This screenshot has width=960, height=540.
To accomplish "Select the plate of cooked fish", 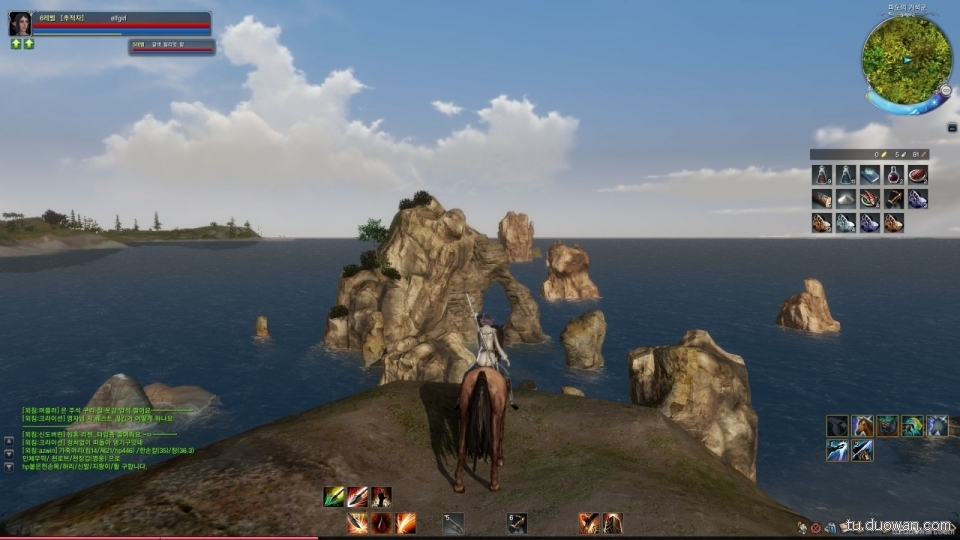I will point(870,199).
